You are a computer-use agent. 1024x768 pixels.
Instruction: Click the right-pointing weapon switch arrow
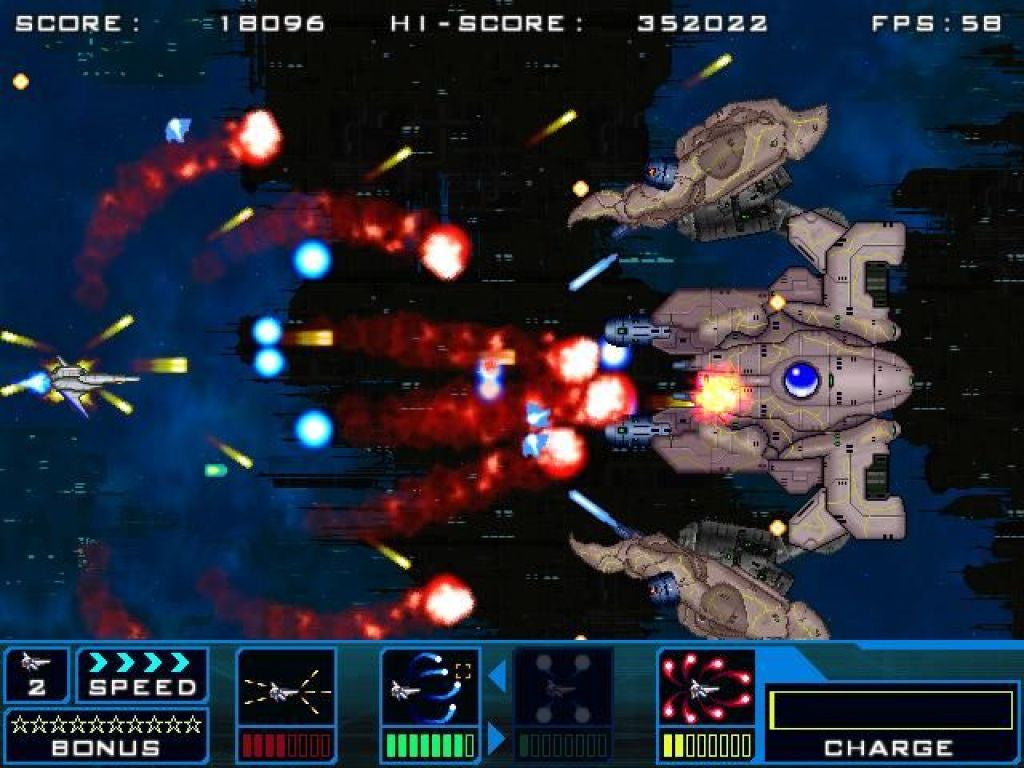pos(497,738)
